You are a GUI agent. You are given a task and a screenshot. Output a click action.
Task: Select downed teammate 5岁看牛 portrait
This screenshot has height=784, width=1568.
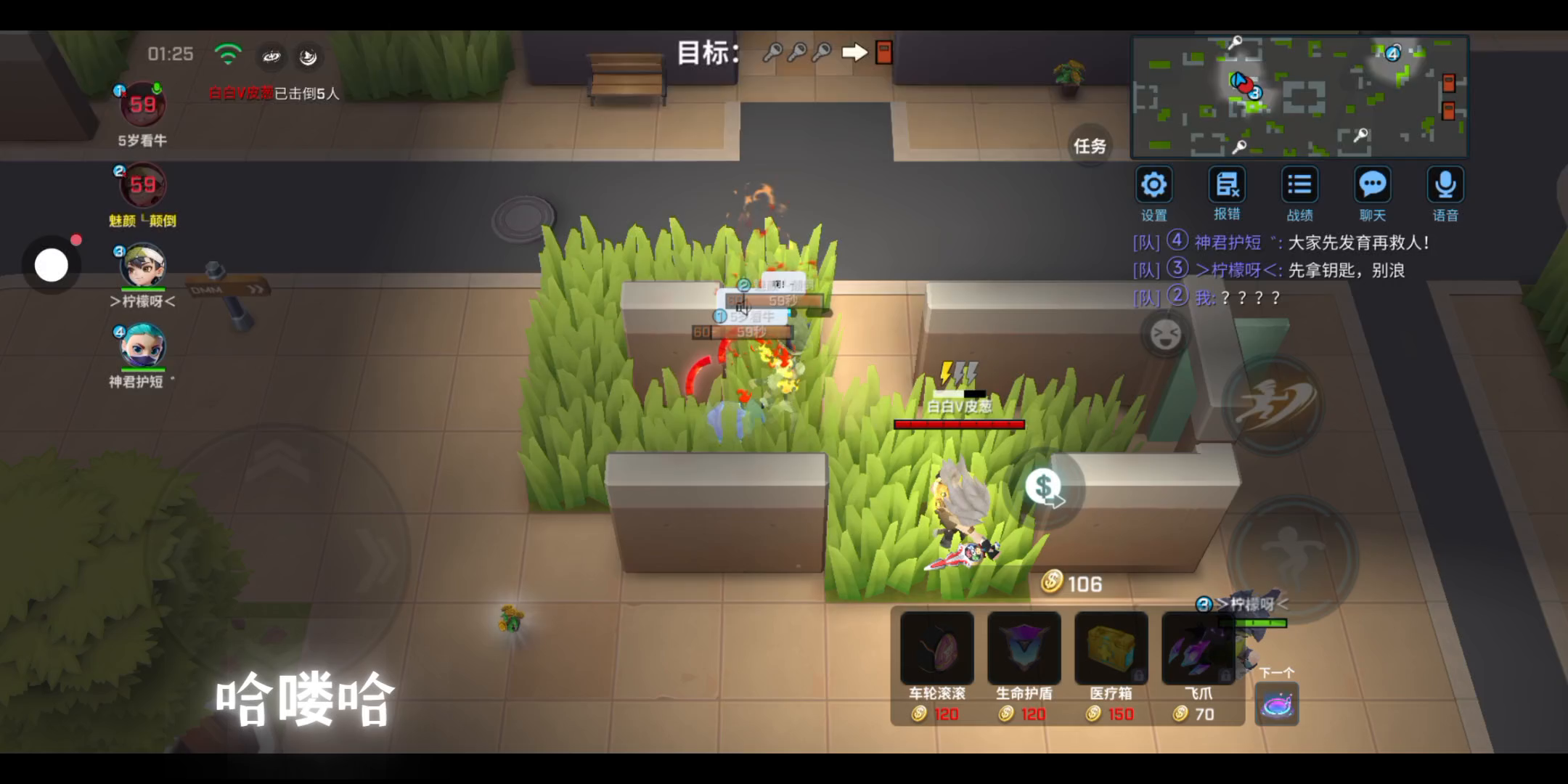(142, 106)
